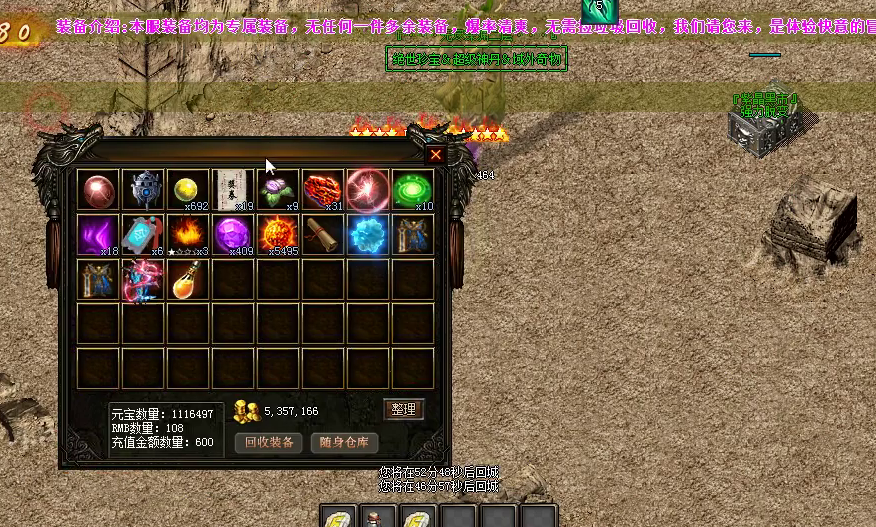This screenshot has width=876, height=527.
Task: Open the 随身仓库 portable warehouse
Action: point(345,442)
